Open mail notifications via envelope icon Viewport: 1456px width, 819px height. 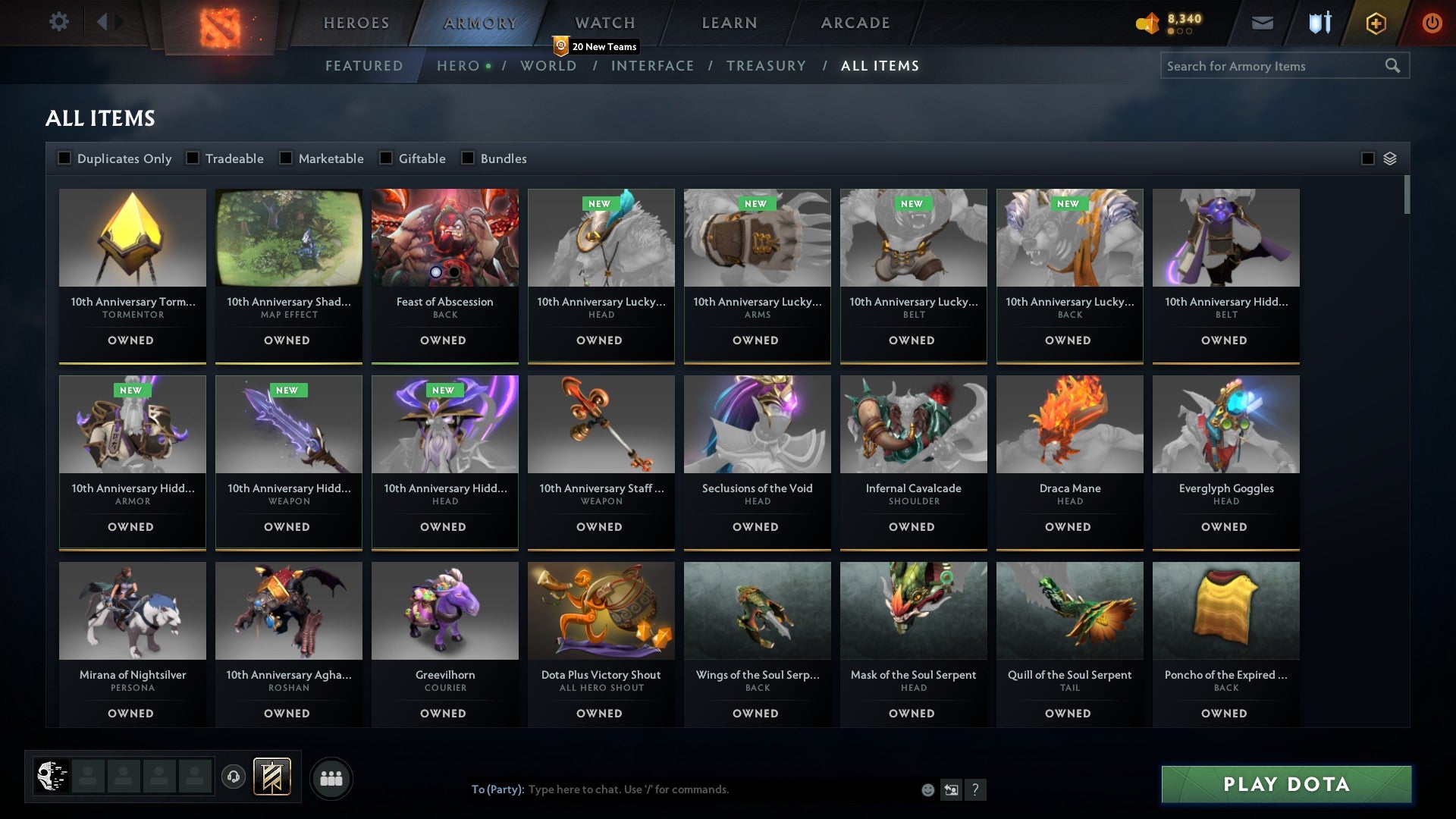pos(1263,23)
